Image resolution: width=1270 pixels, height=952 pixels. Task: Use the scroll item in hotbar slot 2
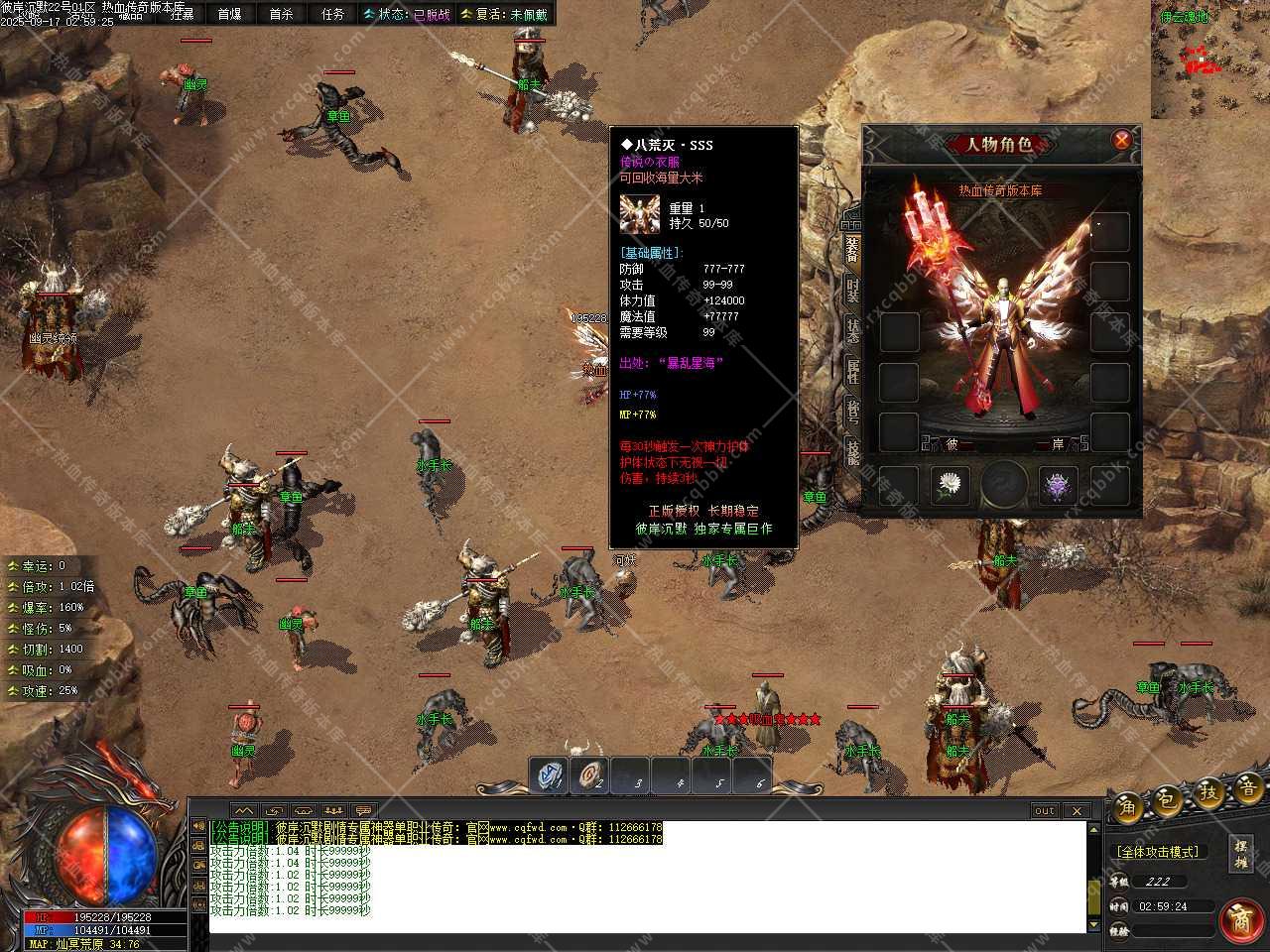592,775
